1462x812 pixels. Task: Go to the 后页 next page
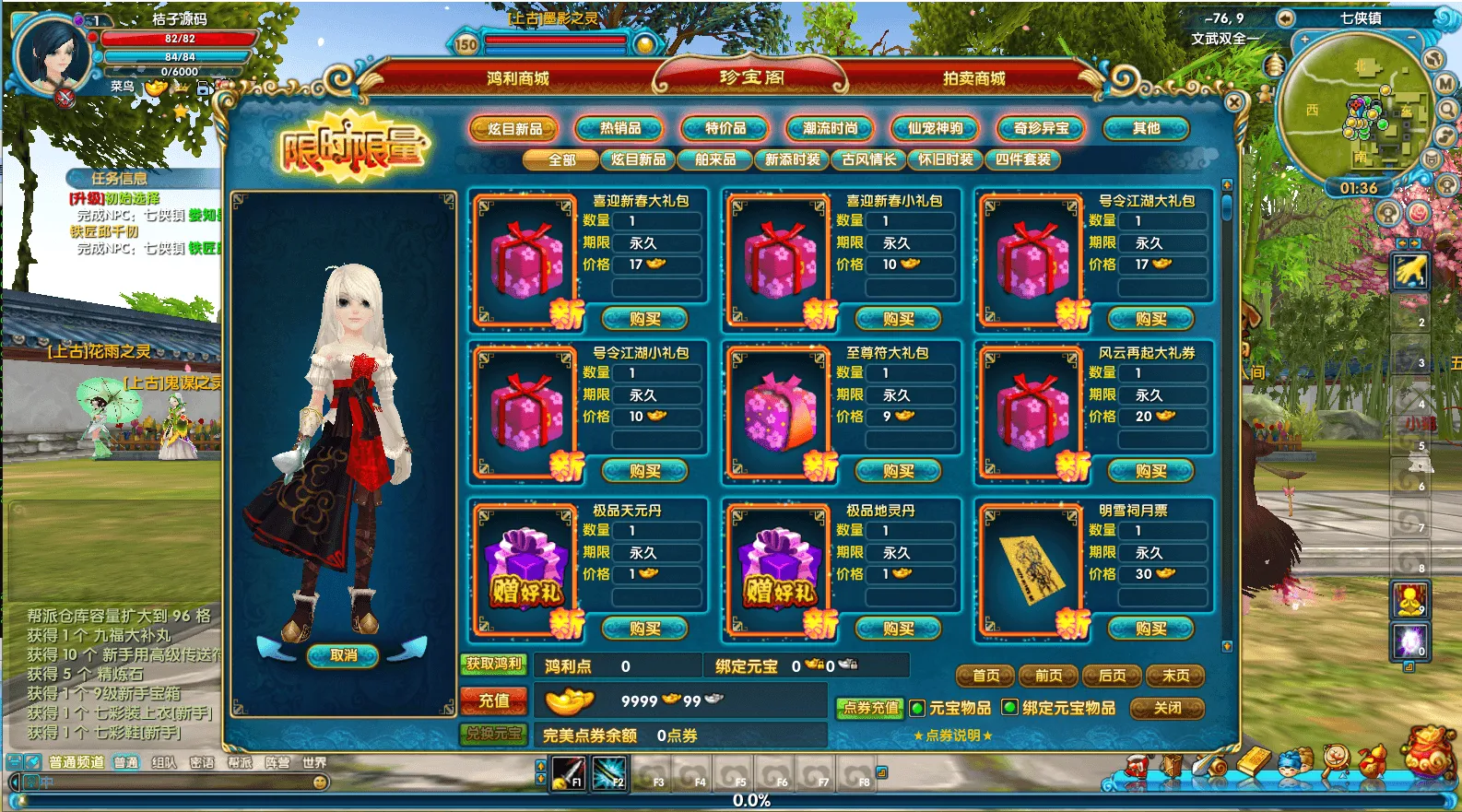(1112, 676)
